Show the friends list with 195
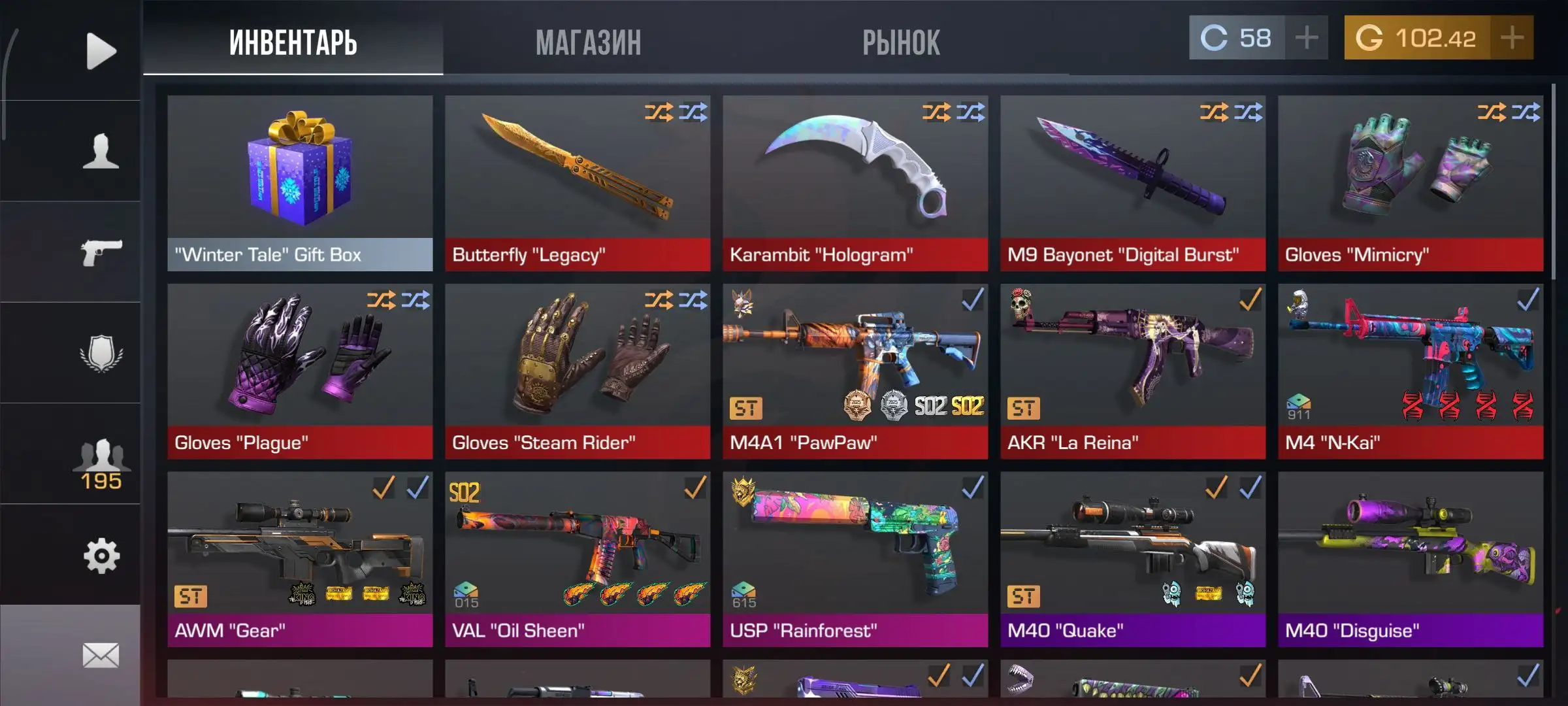Image resolution: width=1568 pixels, height=706 pixels. 100,463
